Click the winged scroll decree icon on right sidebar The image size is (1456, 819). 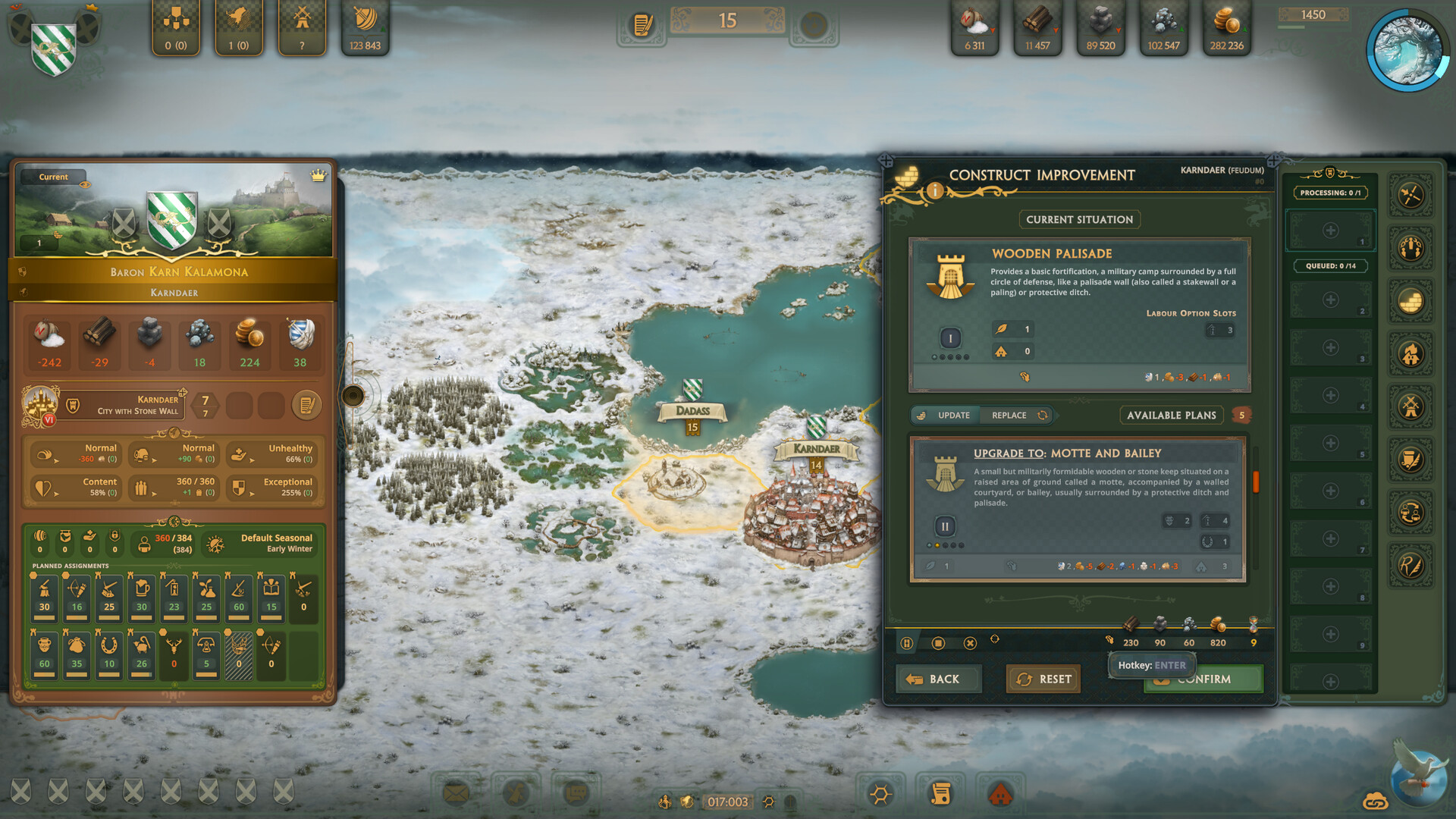pos(1411,459)
